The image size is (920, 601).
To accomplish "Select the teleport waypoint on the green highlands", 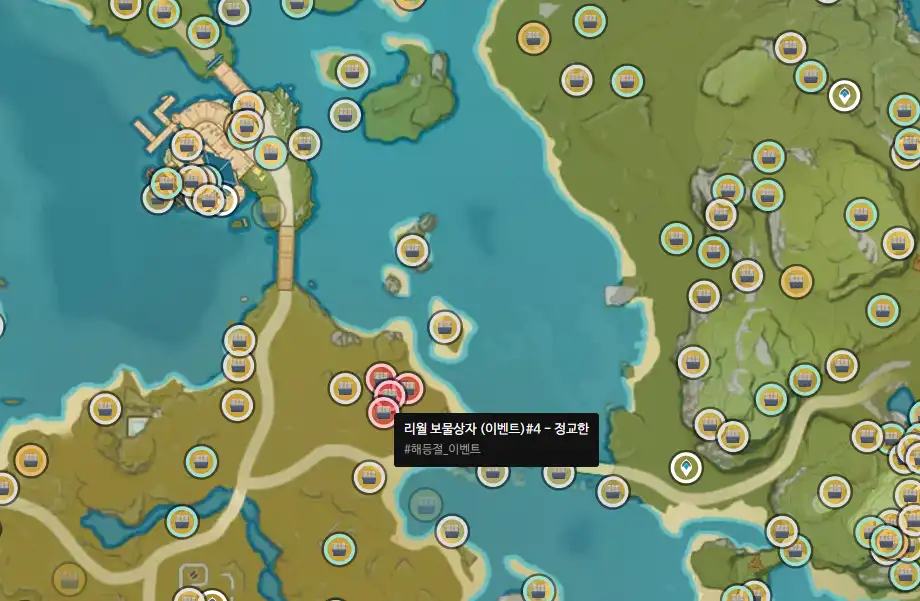I will tap(845, 96).
